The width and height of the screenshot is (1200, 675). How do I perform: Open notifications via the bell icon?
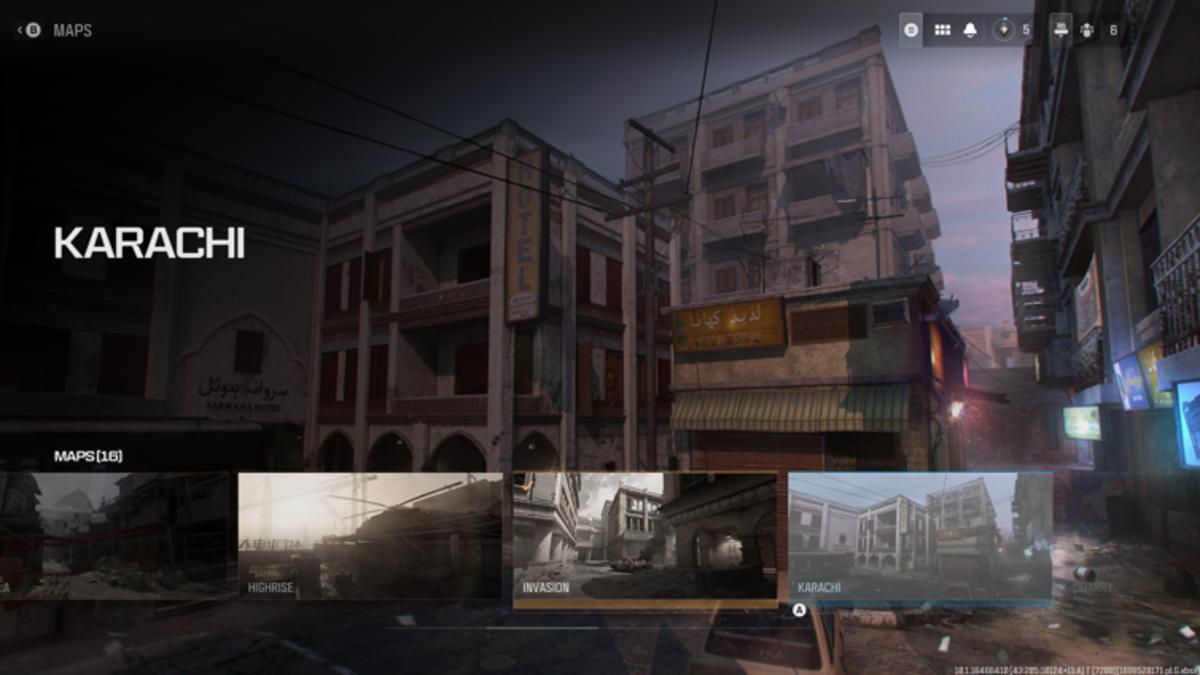coord(969,30)
